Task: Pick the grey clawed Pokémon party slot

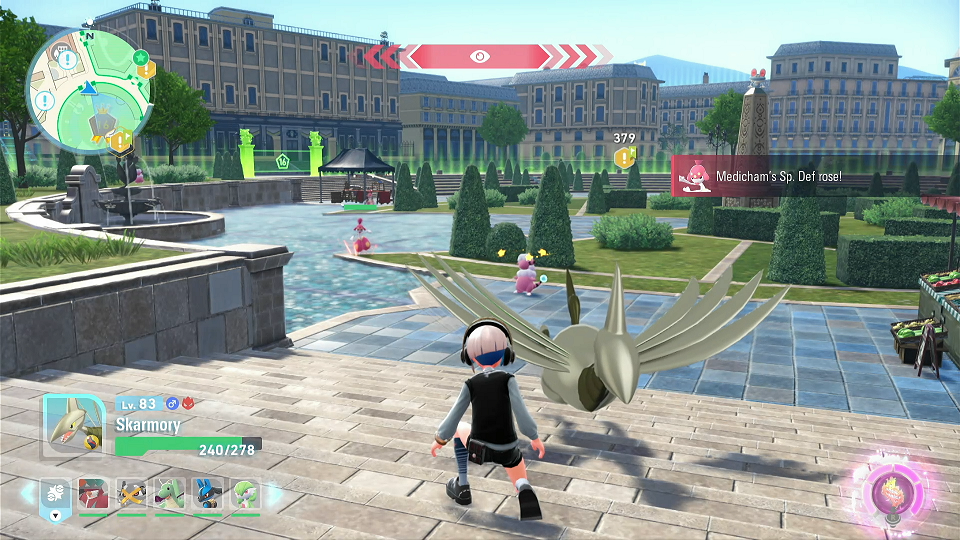Action: (x=131, y=494)
